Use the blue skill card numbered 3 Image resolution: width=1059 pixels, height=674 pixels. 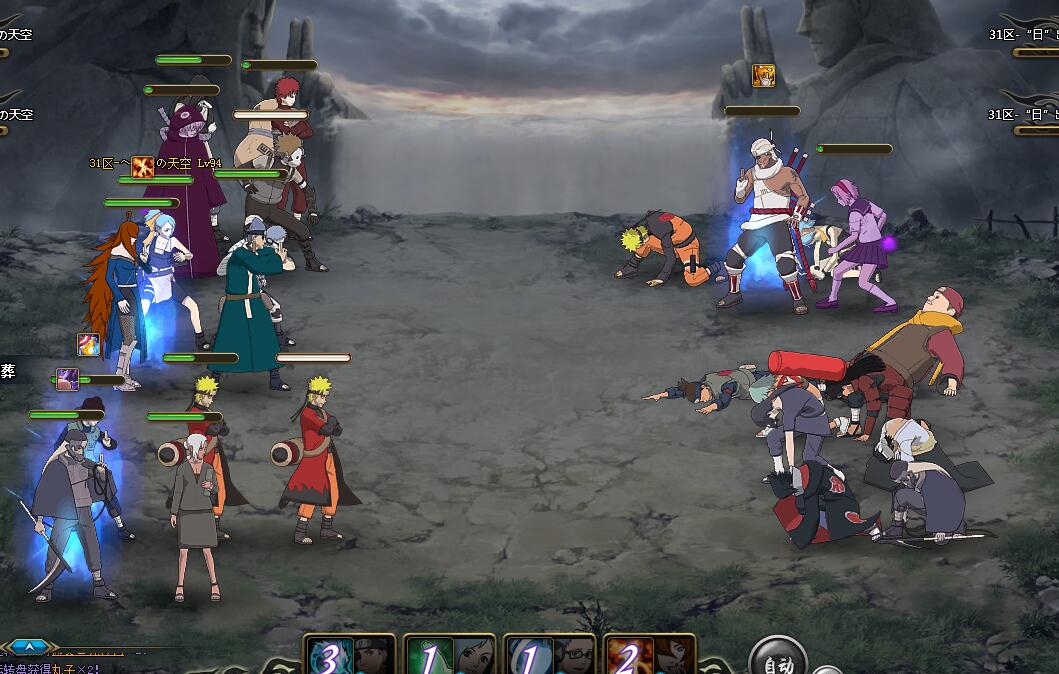tap(349, 655)
